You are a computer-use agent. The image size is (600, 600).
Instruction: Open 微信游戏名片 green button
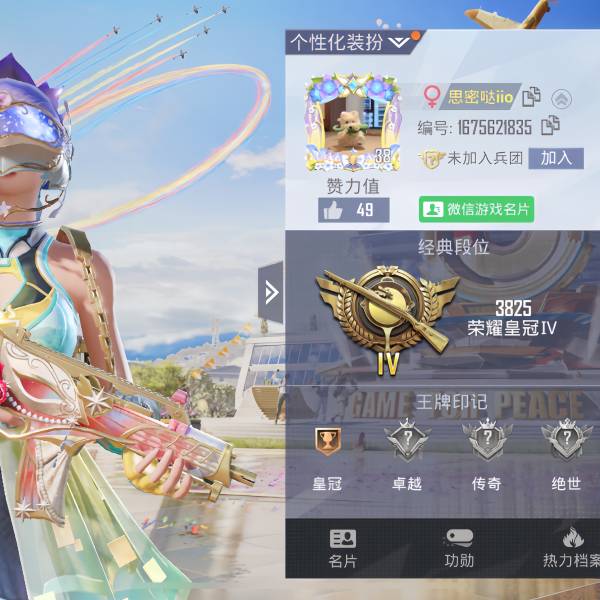pos(476,209)
